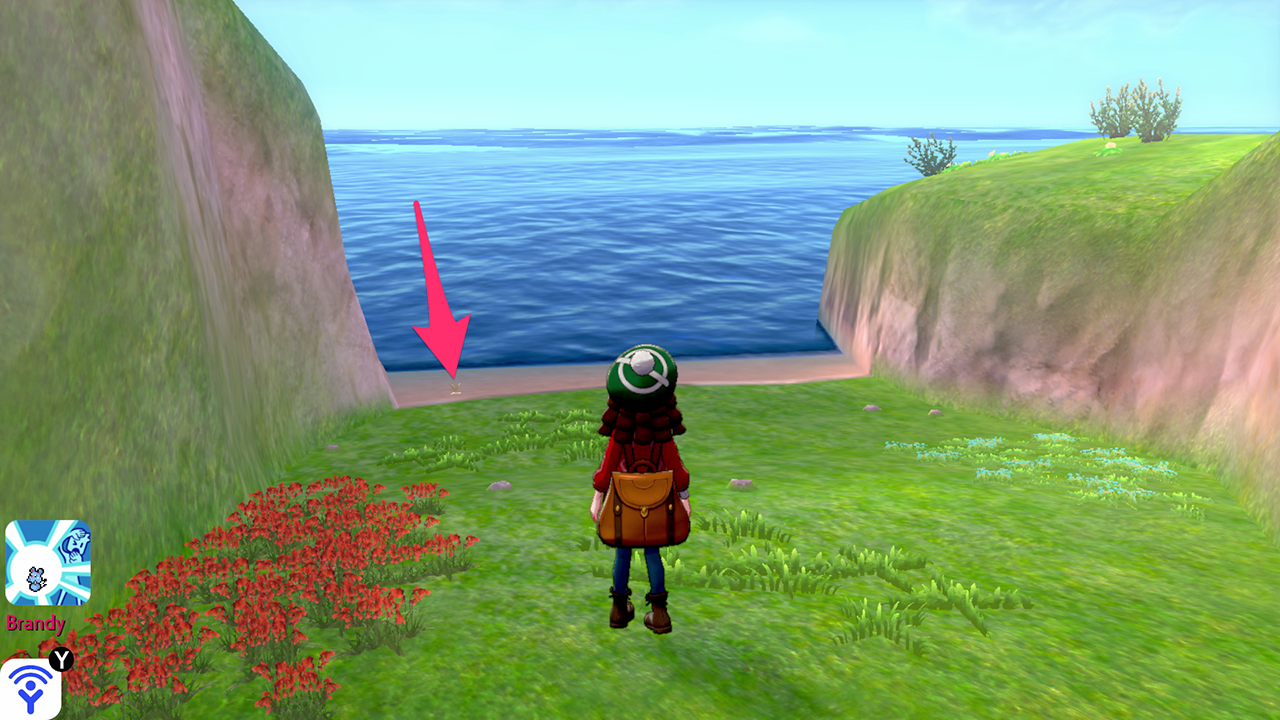Open the Y-Comm wireless icon

click(x=30, y=688)
